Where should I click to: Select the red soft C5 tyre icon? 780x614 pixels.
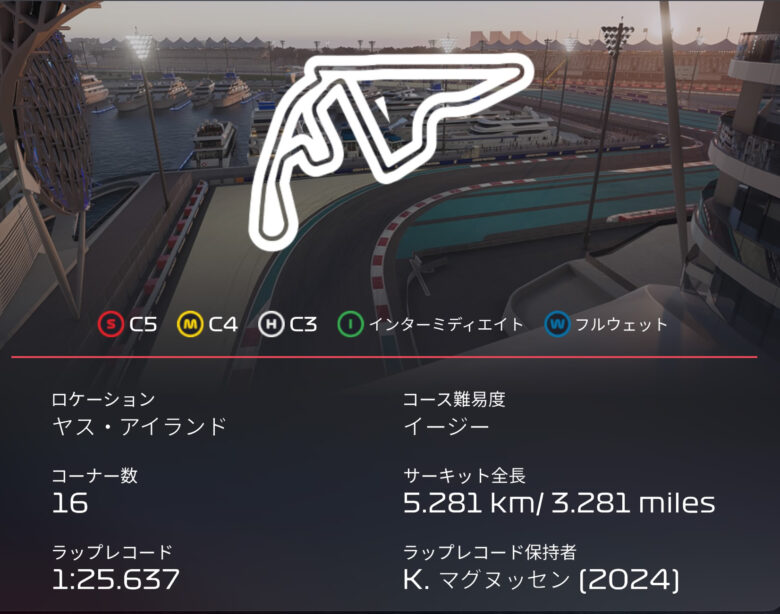111,324
